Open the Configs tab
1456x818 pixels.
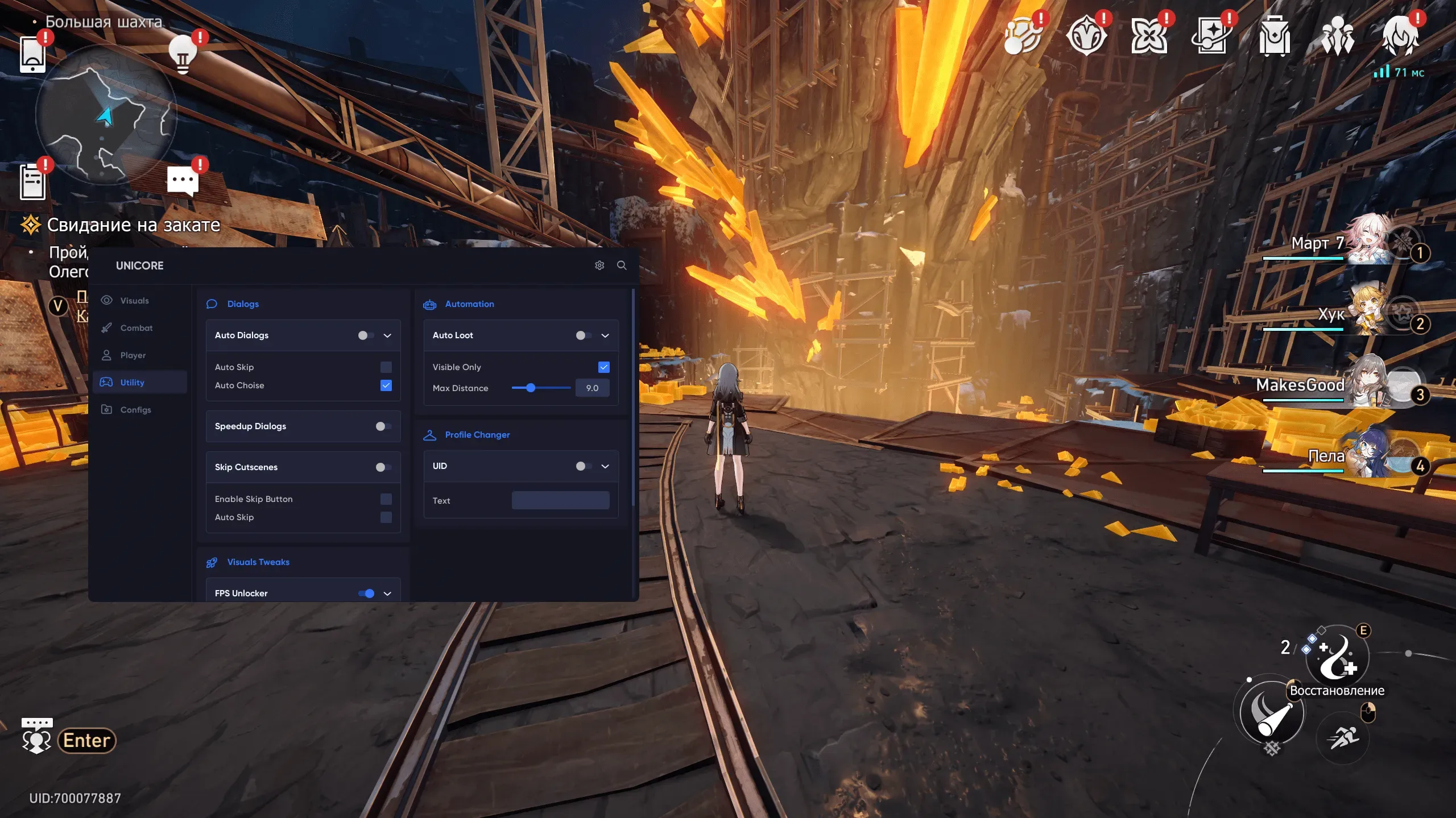point(135,410)
